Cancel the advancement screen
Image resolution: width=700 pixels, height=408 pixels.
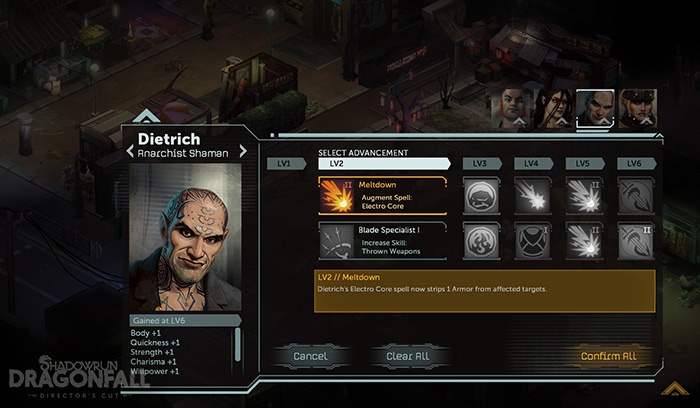point(310,356)
